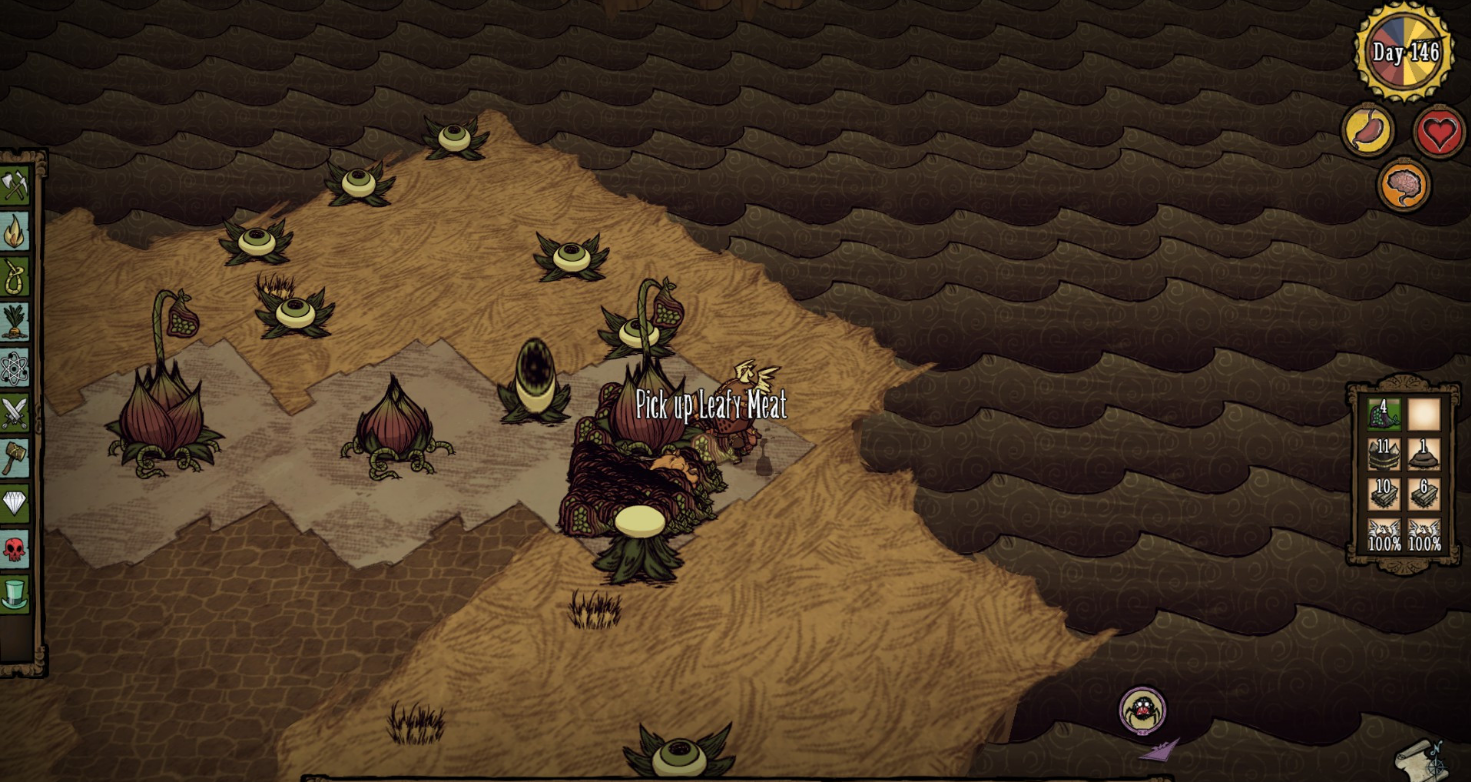
Task: Open the Science atom tab
Action: tap(15, 368)
